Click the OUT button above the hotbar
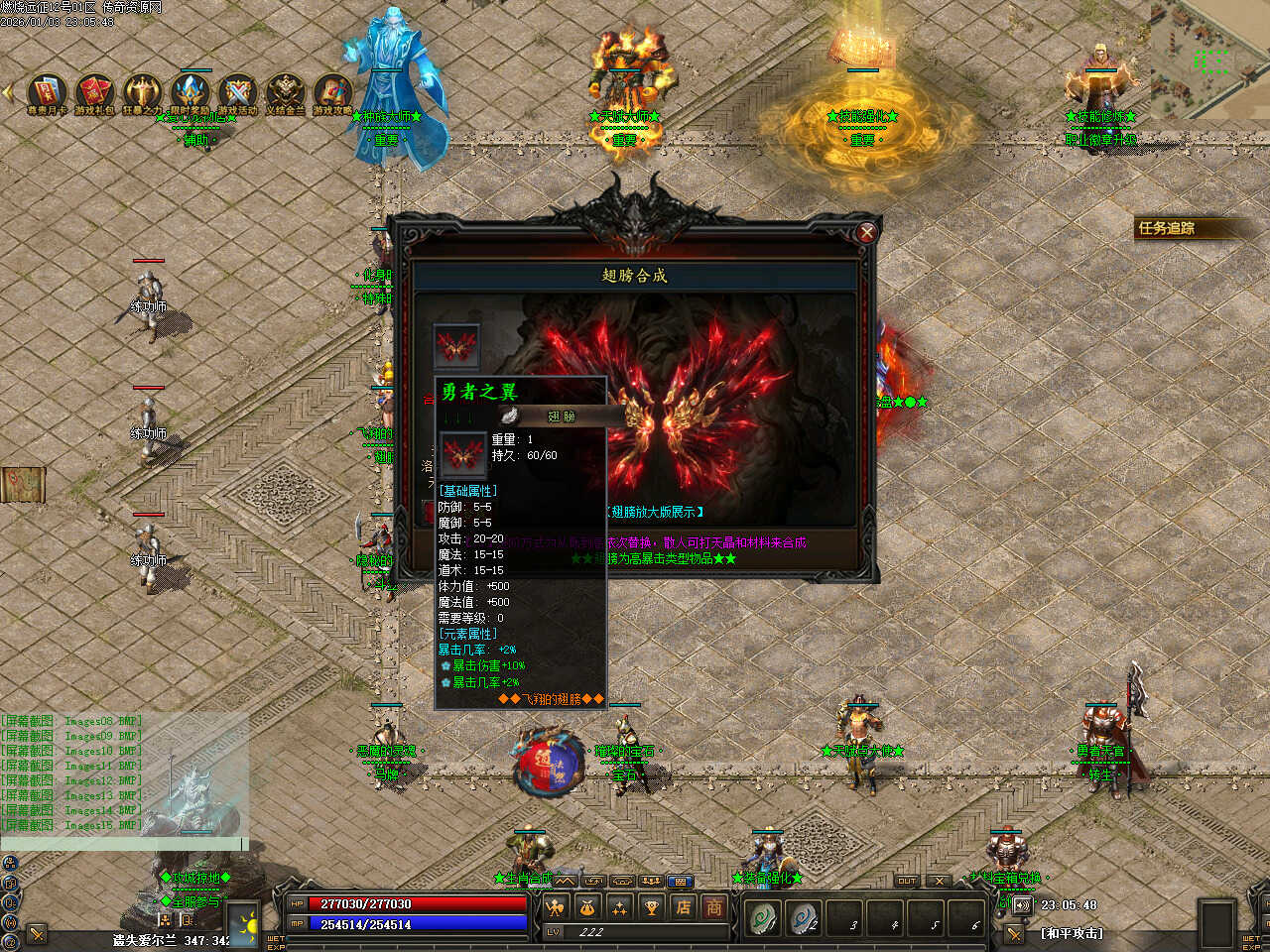Viewport: 1270px width, 952px height. click(x=907, y=881)
